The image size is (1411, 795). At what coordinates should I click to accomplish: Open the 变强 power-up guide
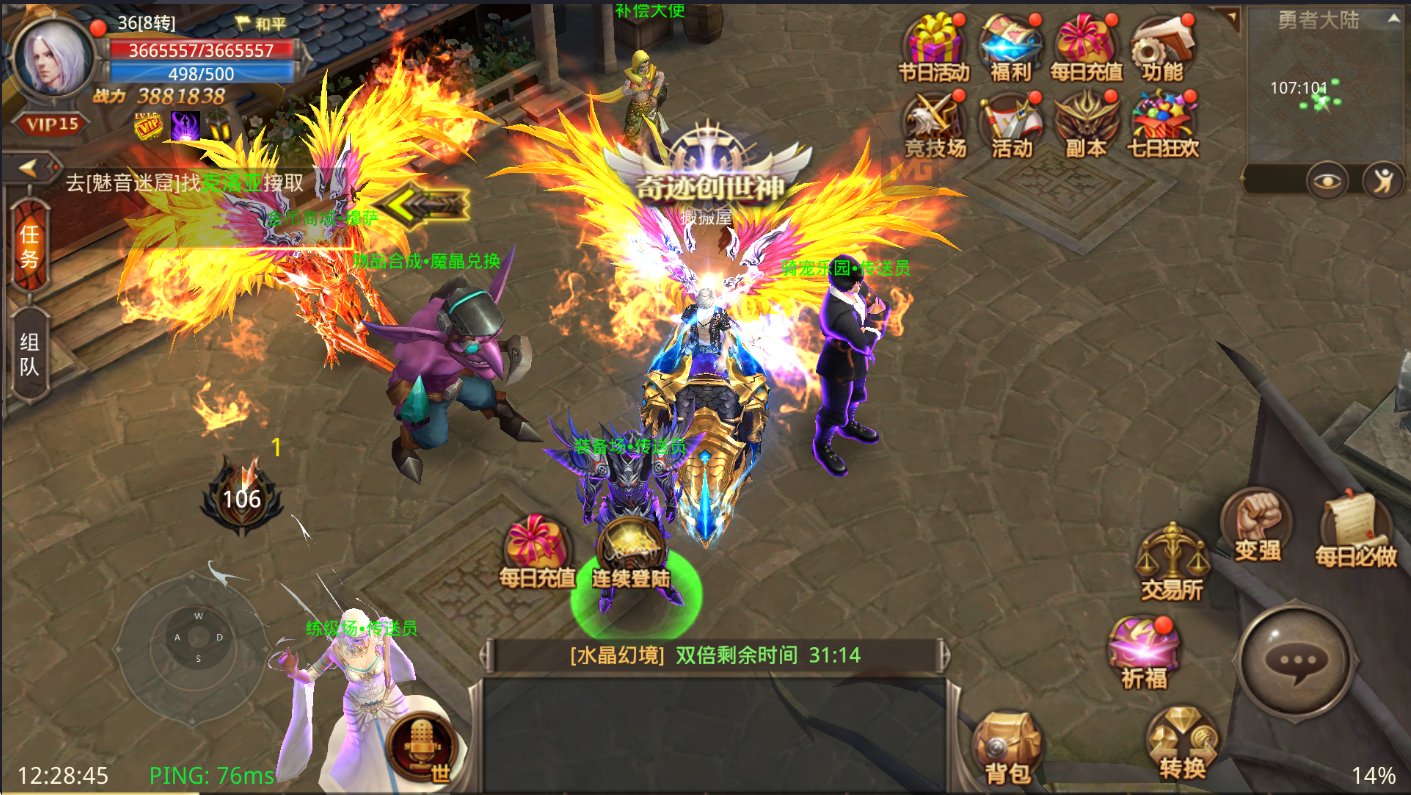pos(1257,525)
